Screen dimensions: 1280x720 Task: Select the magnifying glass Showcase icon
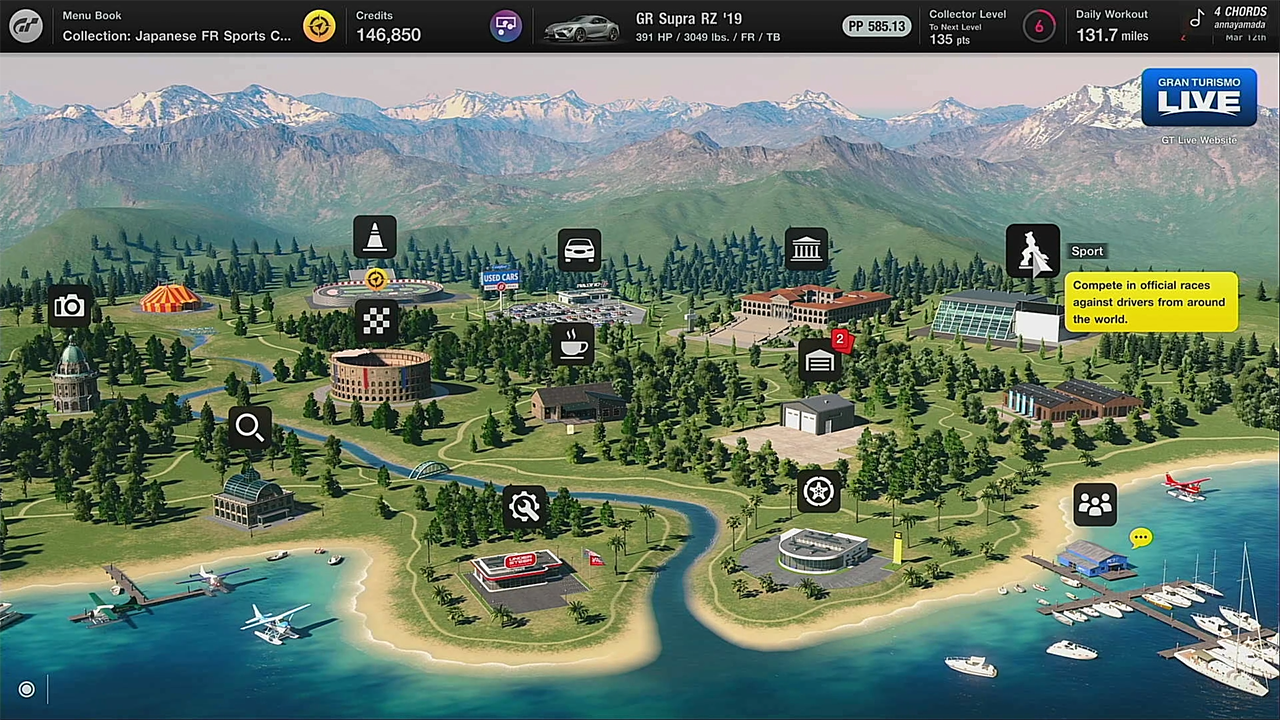click(250, 428)
